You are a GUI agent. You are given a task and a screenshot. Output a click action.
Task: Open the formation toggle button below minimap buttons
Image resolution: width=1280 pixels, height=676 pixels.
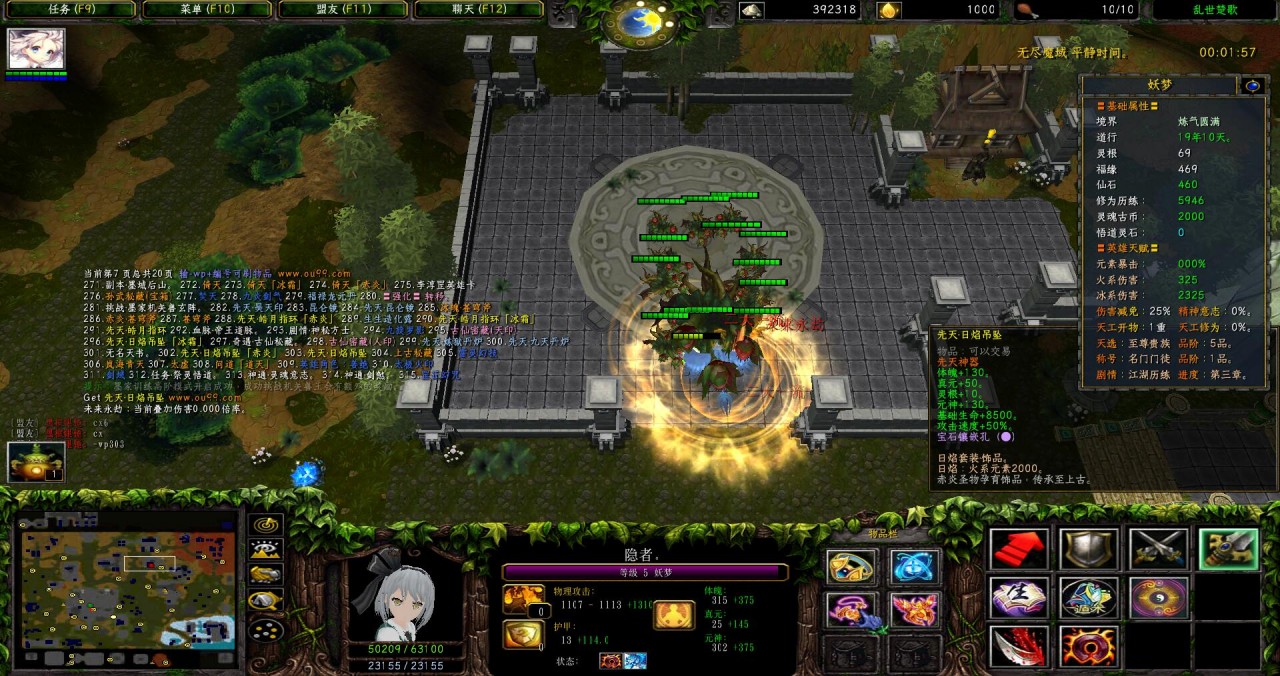tap(265, 630)
